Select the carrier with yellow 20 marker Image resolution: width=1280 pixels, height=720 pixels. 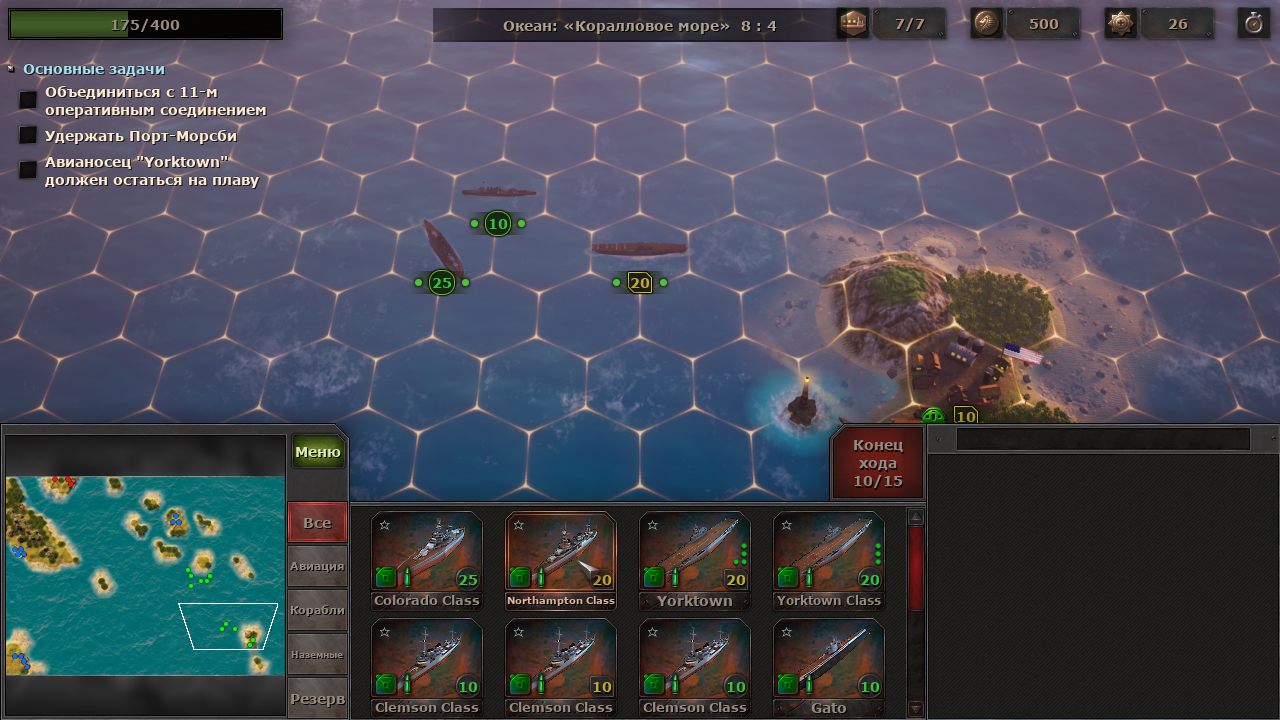tap(638, 250)
